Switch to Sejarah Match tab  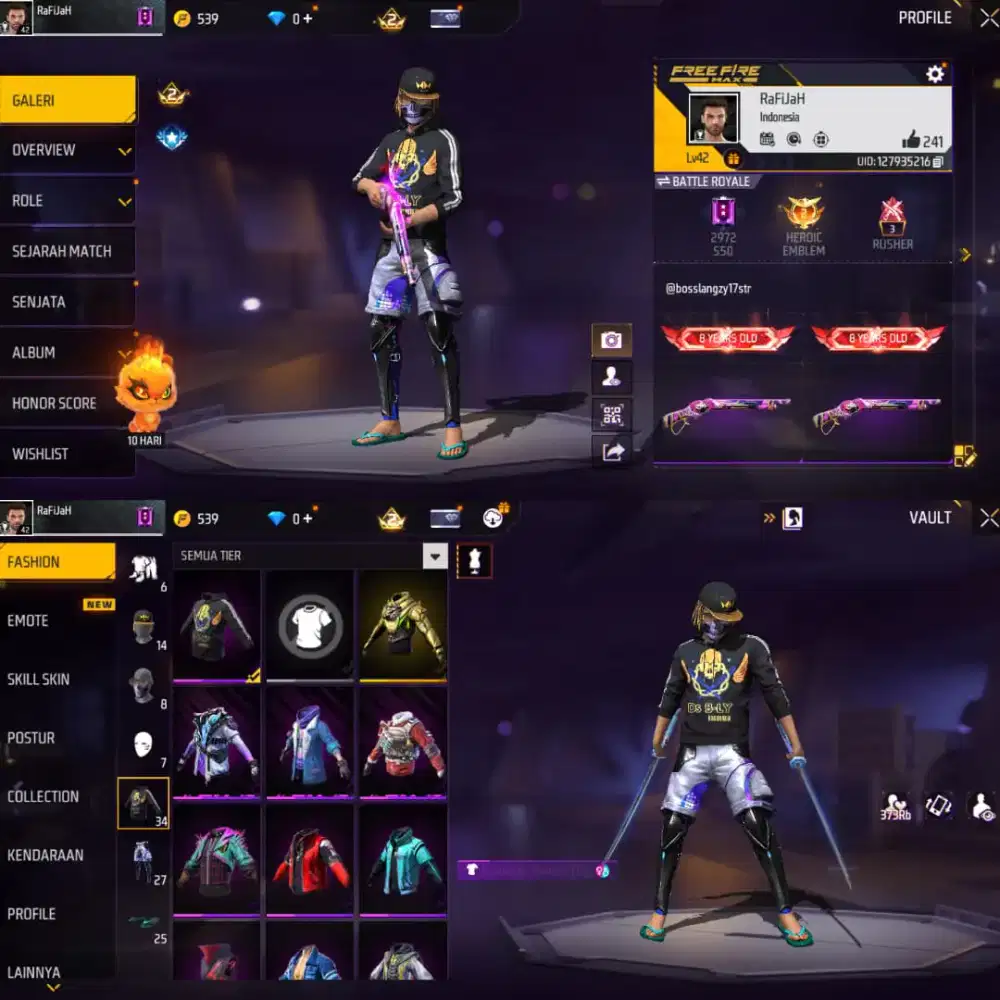[66, 251]
